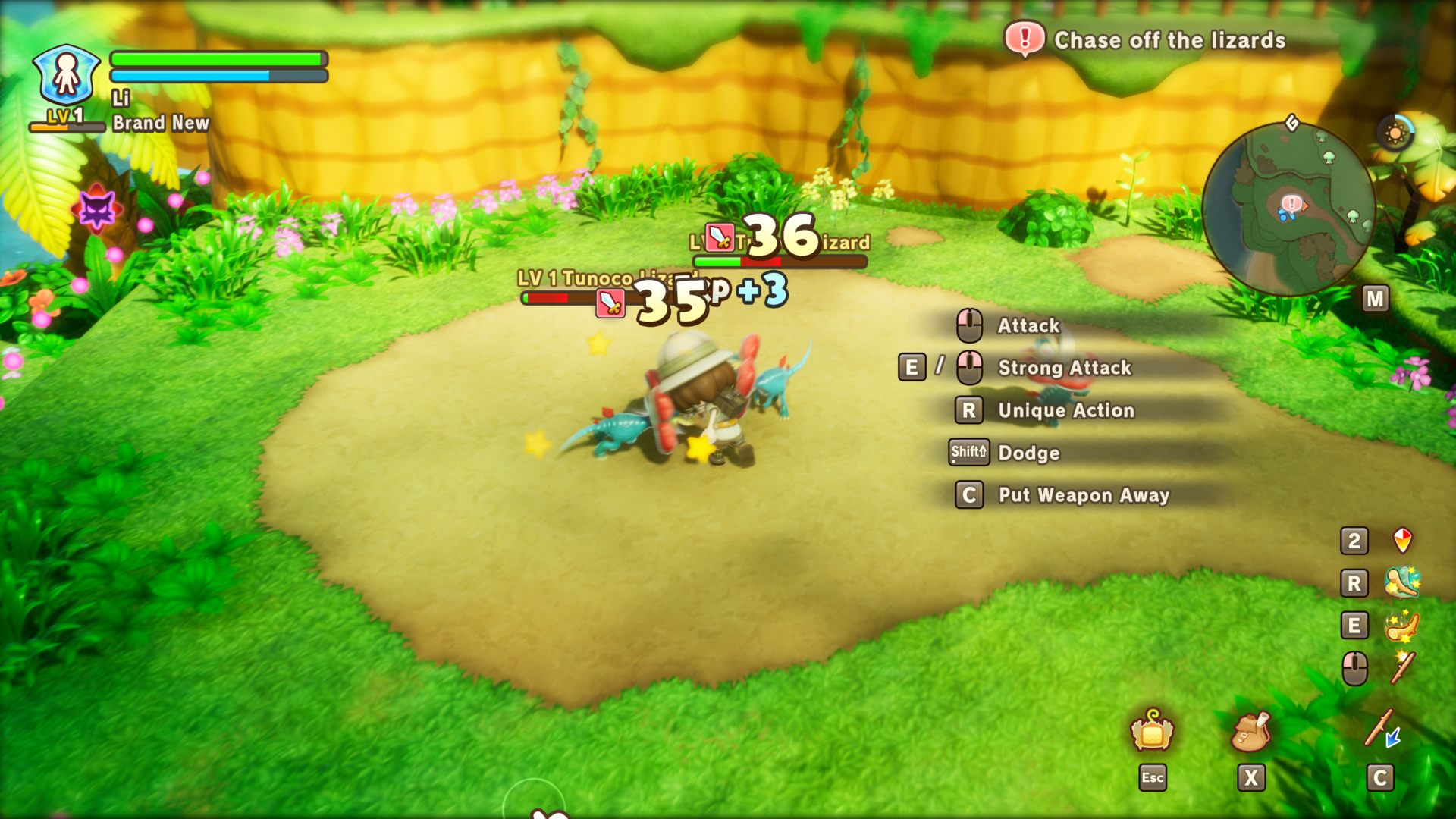The image size is (1456, 819).
Task: Click the purple monster alert icon
Action: click(98, 210)
